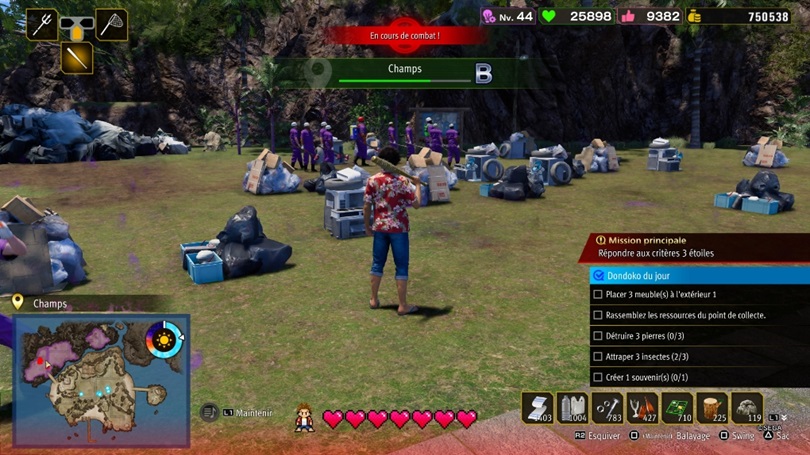
Task: Choose the highlighted baseball bat tool
Action: (x=76, y=57)
